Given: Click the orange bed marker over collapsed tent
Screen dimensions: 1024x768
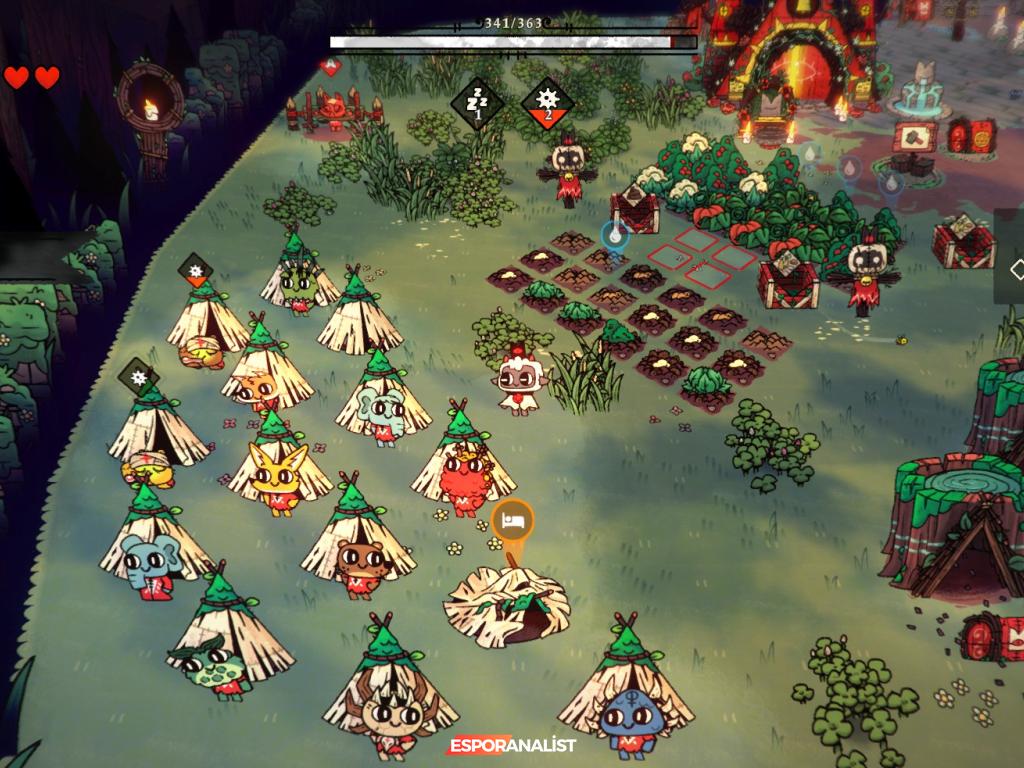Looking at the screenshot, I should (x=513, y=521).
